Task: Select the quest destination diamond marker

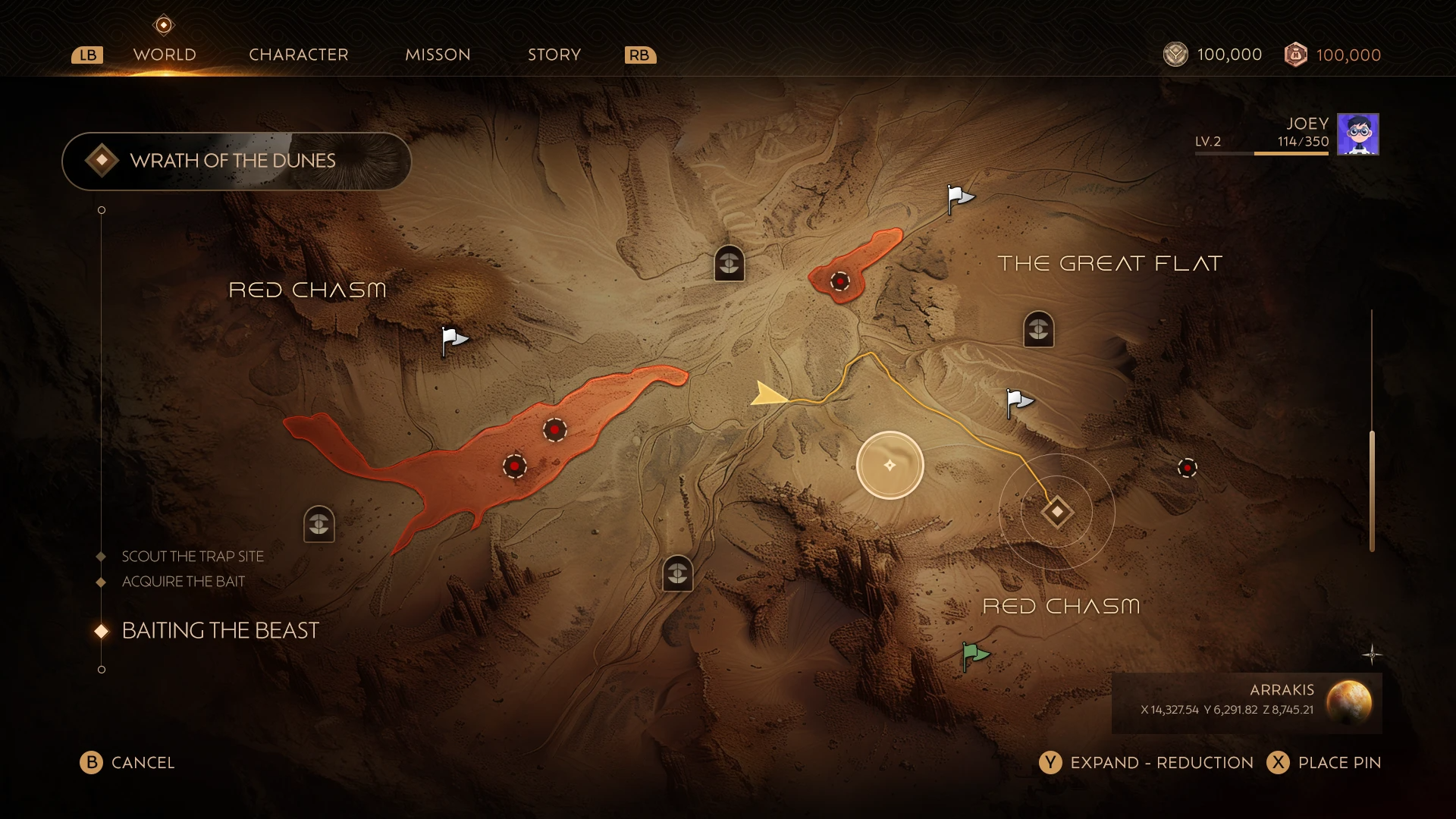Action: pos(1057,512)
